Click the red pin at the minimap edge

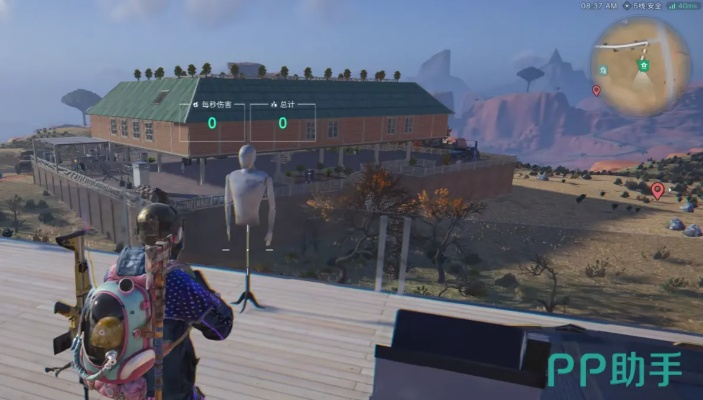(x=597, y=90)
